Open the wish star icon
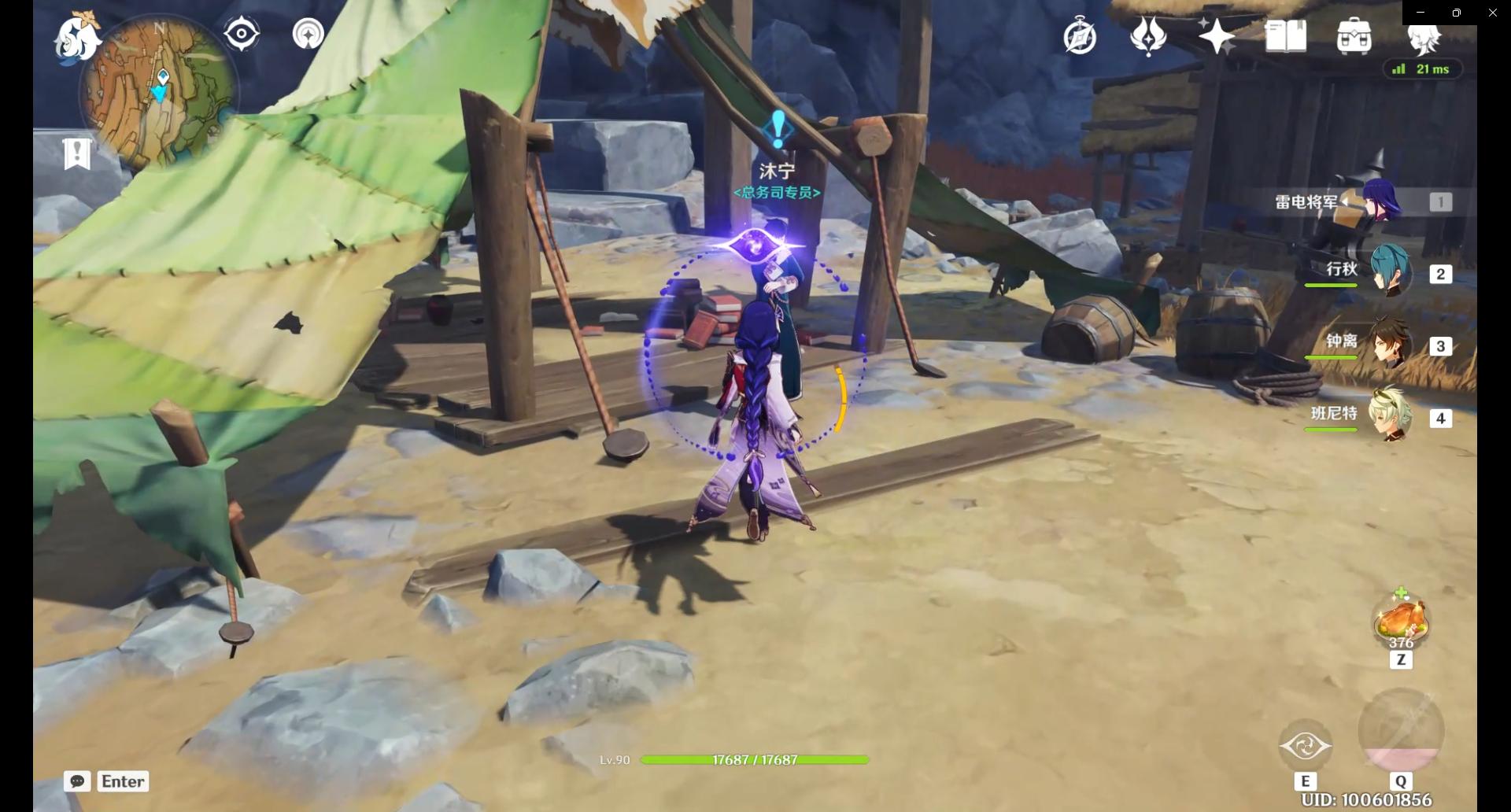1511x812 pixels. click(1216, 36)
